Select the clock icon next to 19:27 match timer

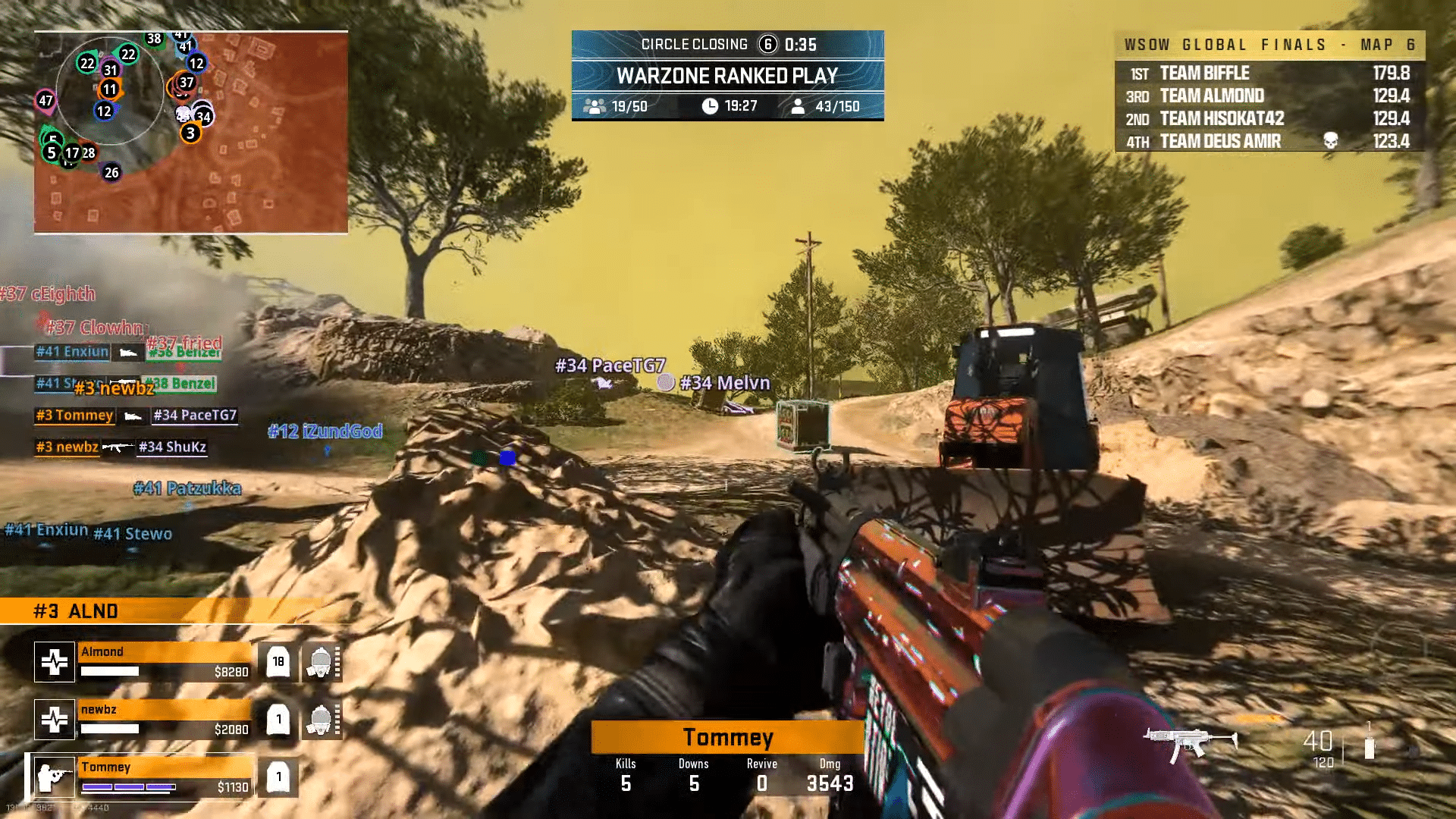click(710, 107)
